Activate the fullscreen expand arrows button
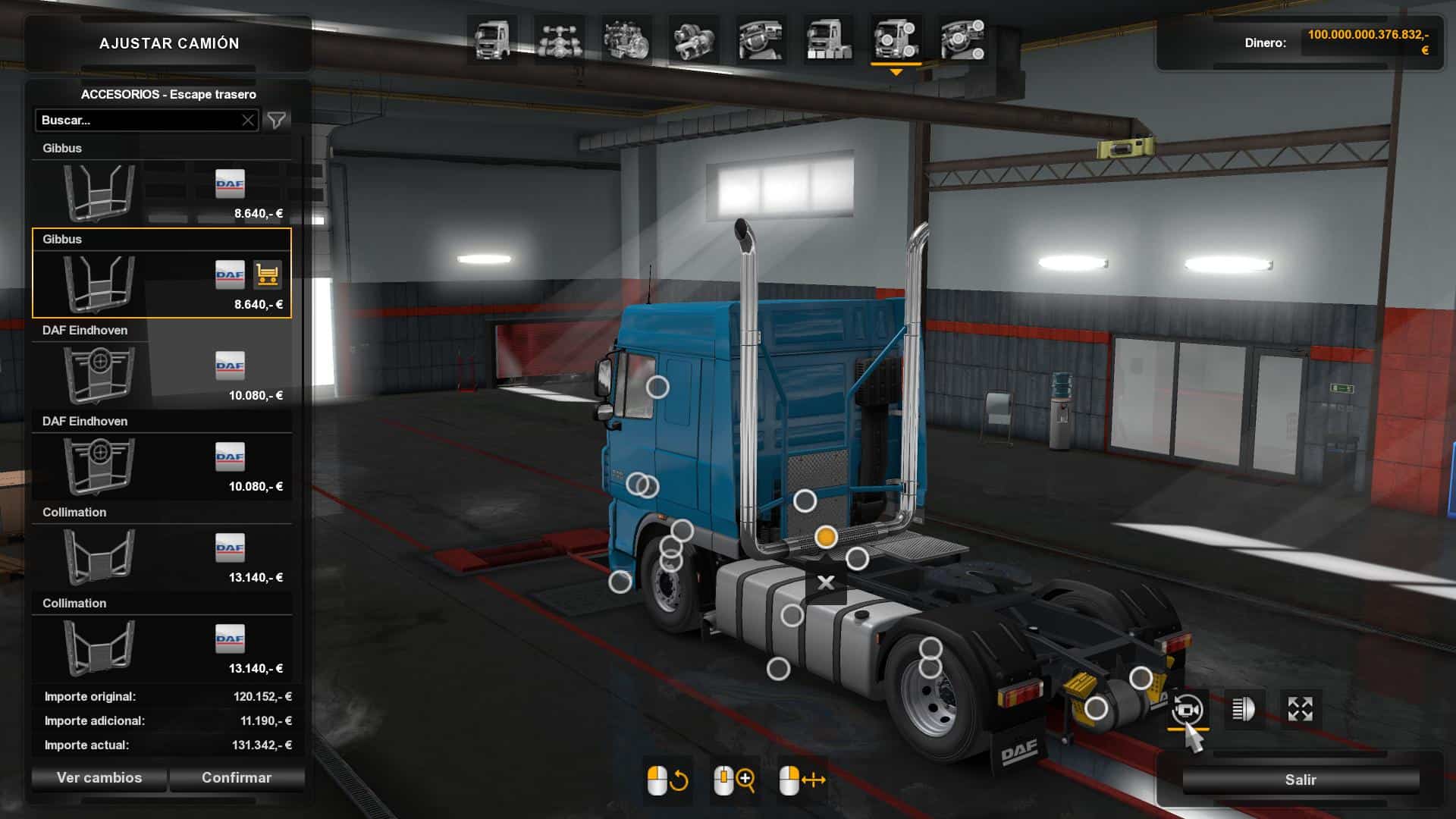This screenshot has width=1456, height=819. [1301, 710]
